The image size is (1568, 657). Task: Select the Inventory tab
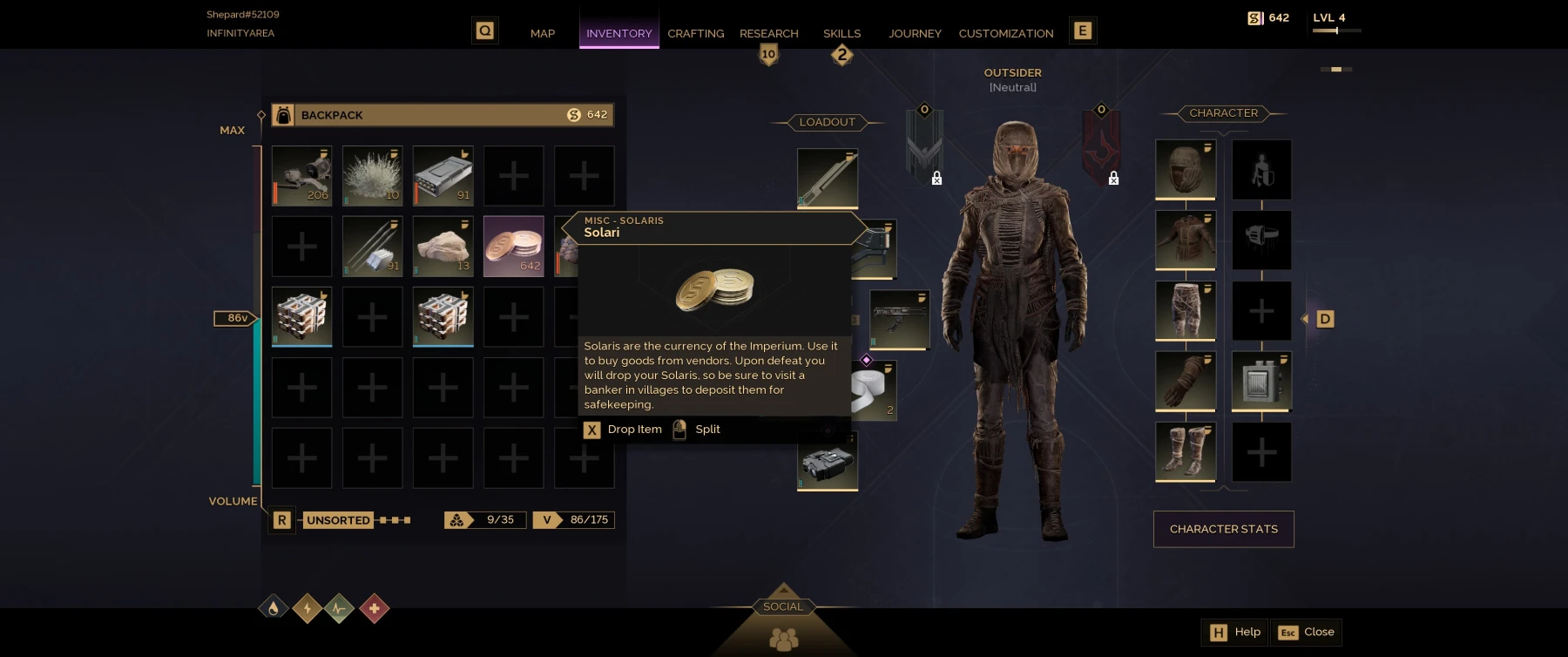pyautogui.click(x=618, y=33)
